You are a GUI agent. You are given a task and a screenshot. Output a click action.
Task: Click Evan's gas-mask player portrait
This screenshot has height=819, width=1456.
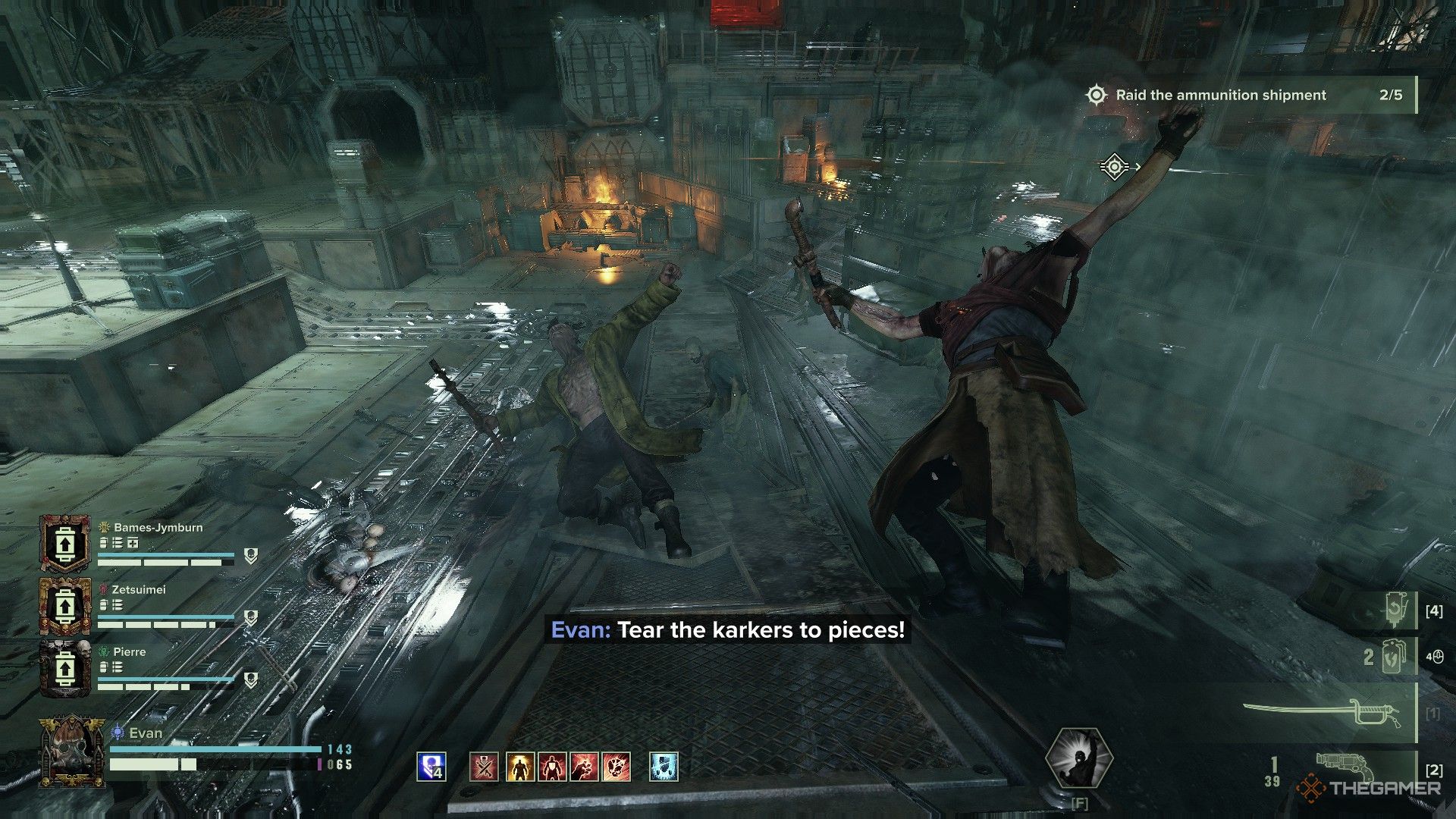[x=72, y=751]
